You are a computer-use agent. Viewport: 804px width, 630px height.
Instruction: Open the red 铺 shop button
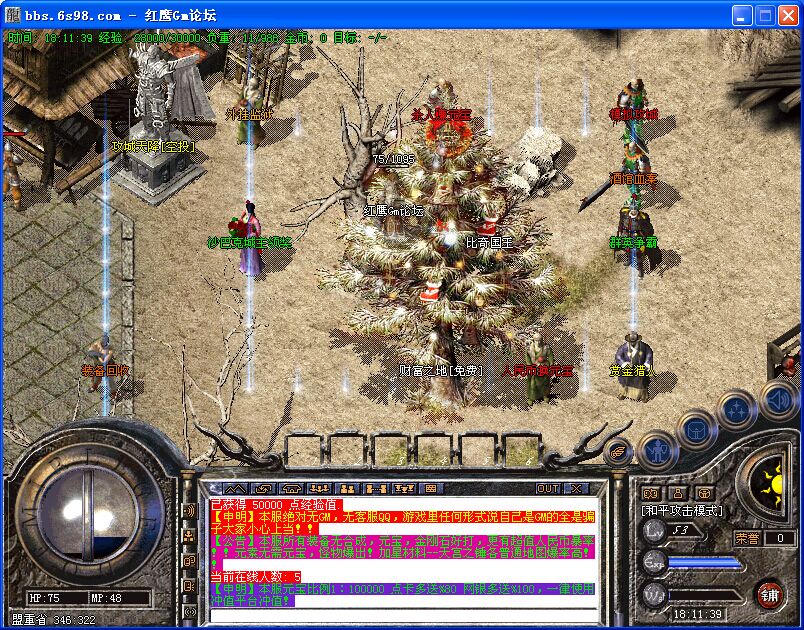coord(768,594)
